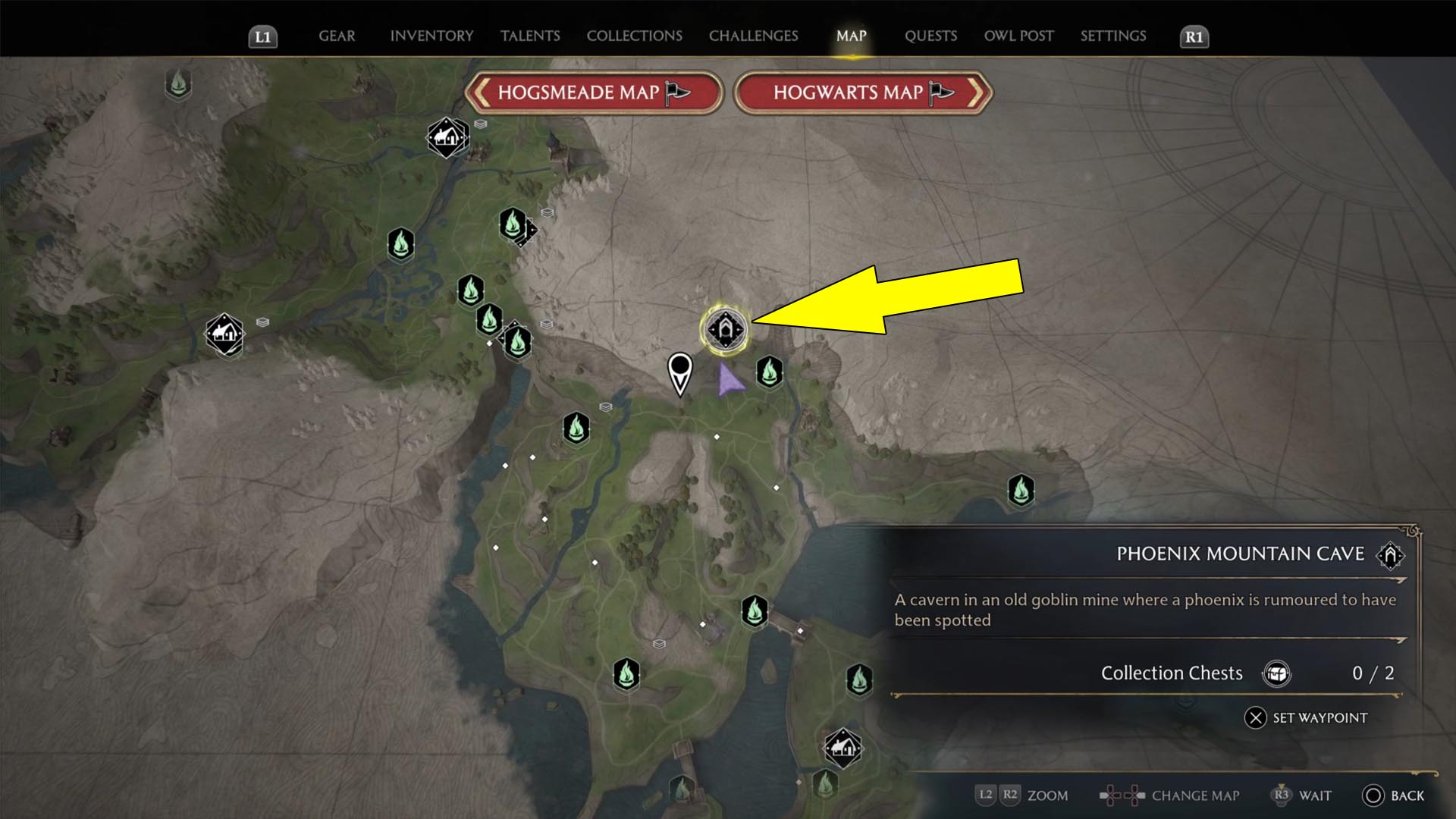Click the R1 shoulder button icon in the top bar
Image resolution: width=1456 pixels, height=819 pixels.
[1194, 36]
